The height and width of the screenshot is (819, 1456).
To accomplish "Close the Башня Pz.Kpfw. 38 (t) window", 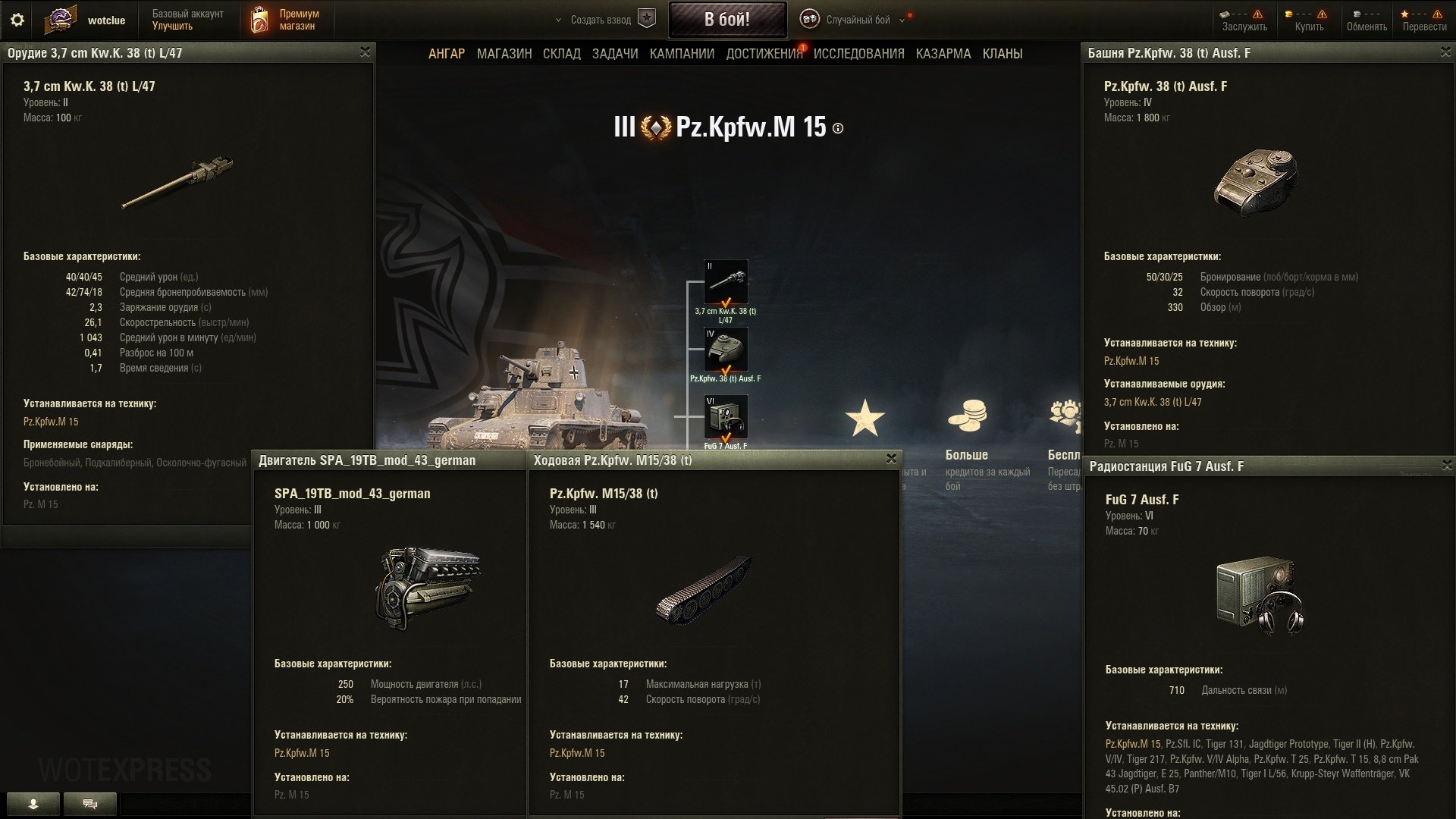I will point(1445,52).
